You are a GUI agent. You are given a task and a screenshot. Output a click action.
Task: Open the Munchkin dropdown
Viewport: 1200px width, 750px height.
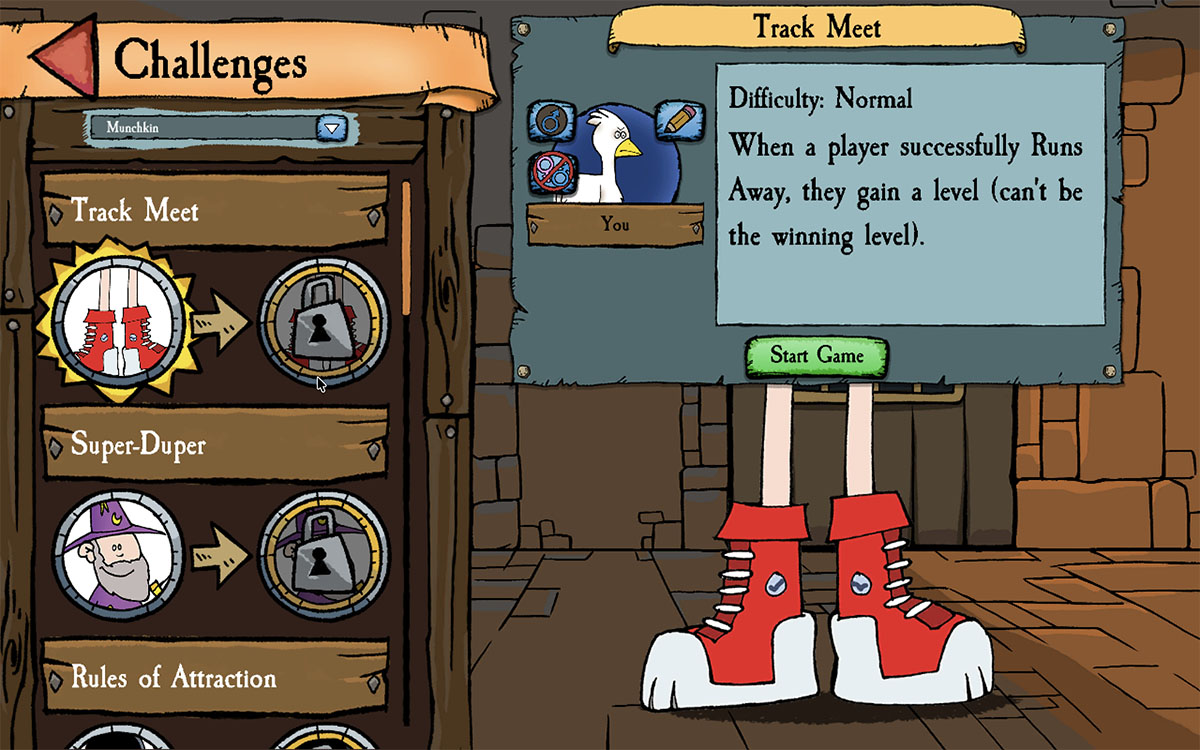coord(331,128)
